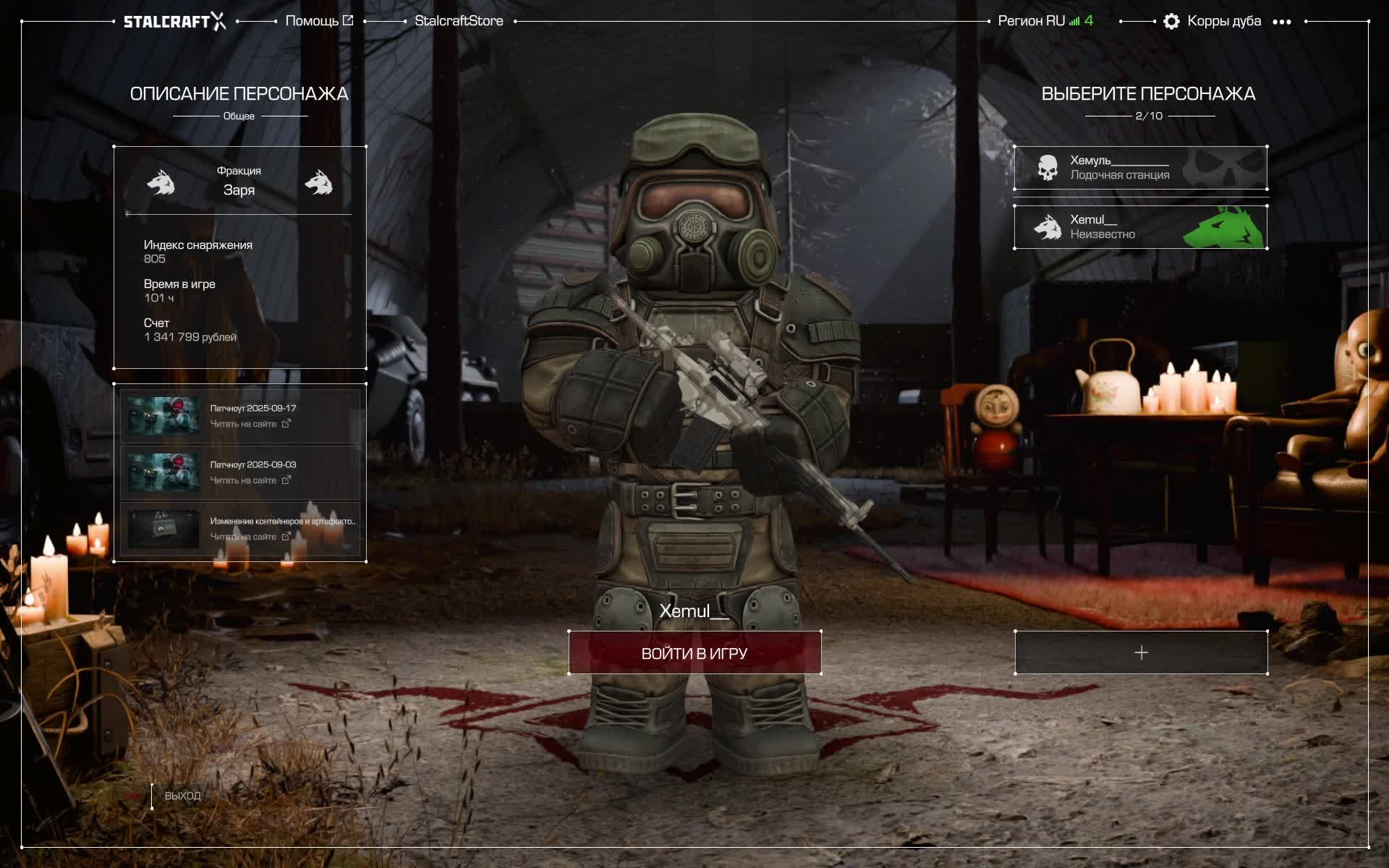Open StalcraftStore from the top bar
The image size is (1389, 868).
tap(459, 21)
